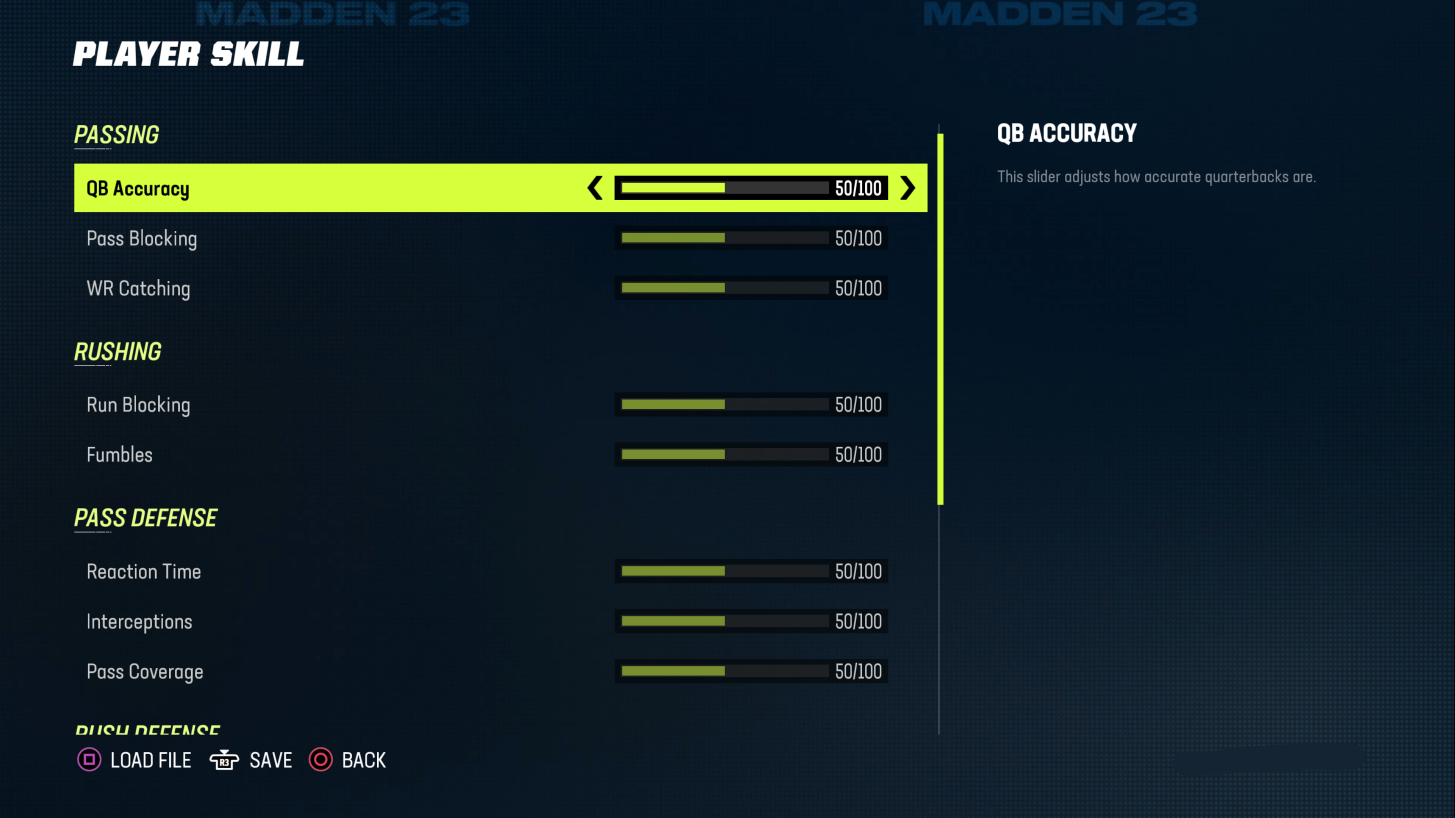Screen dimensions: 1455x818
Task: Click the RUSH DEFENSE section at bottom
Action: click(145, 730)
